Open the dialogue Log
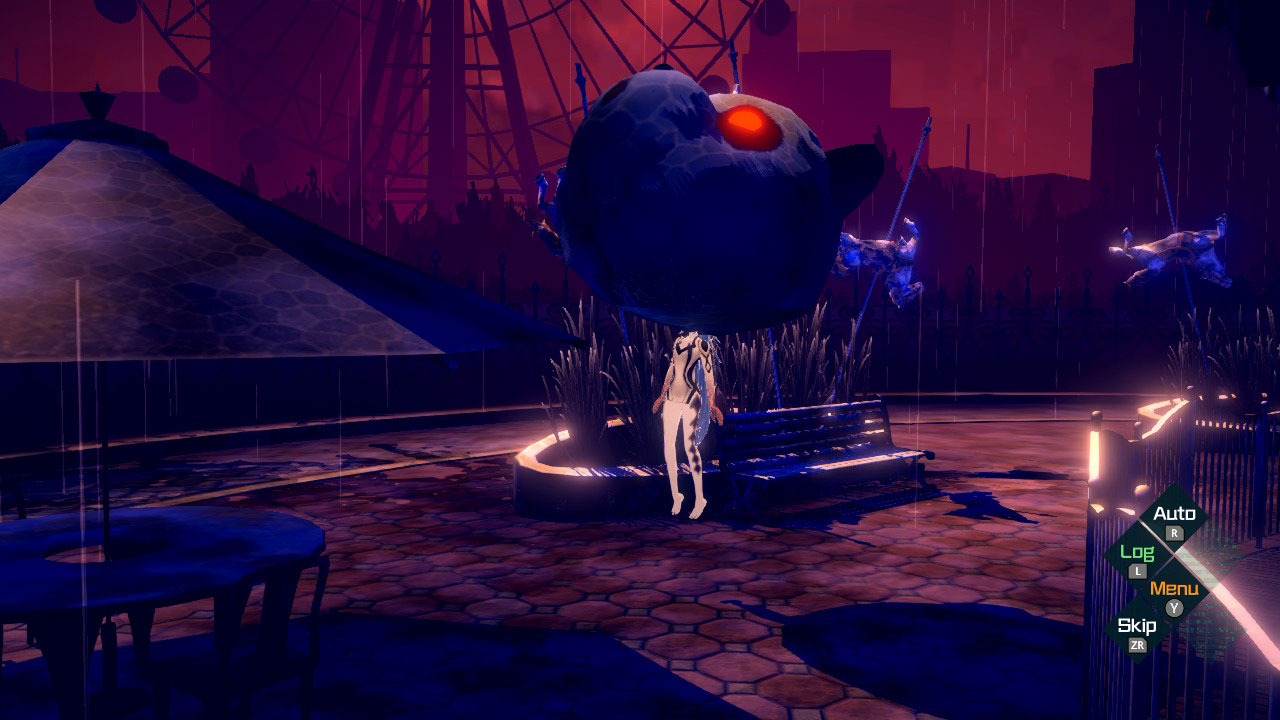This screenshot has width=1280, height=720. pos(1137,554)
